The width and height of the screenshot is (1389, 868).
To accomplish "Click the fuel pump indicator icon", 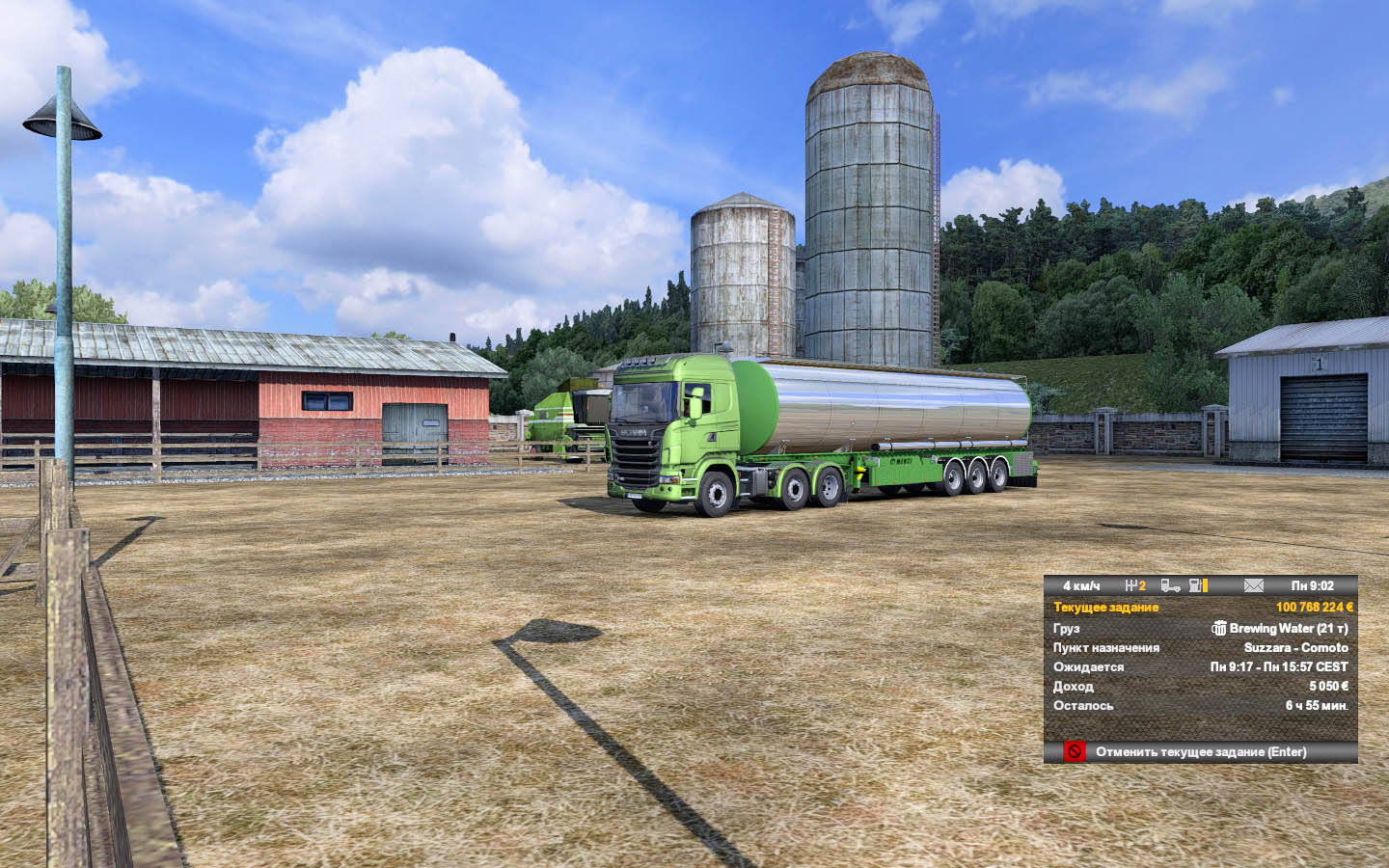I will [1197, 585].
